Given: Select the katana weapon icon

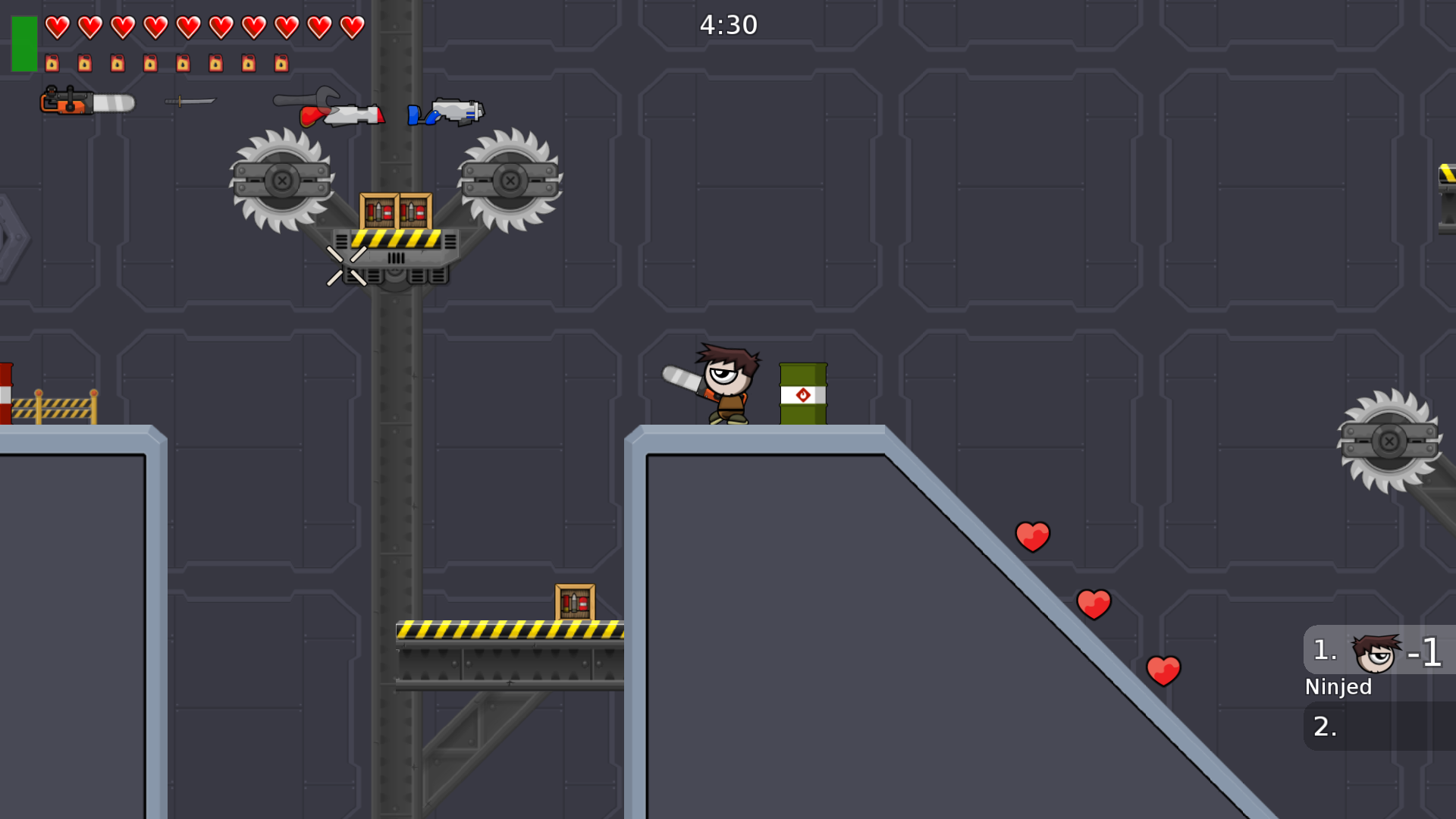Looking at the screenshot, I should pos(190,100).
